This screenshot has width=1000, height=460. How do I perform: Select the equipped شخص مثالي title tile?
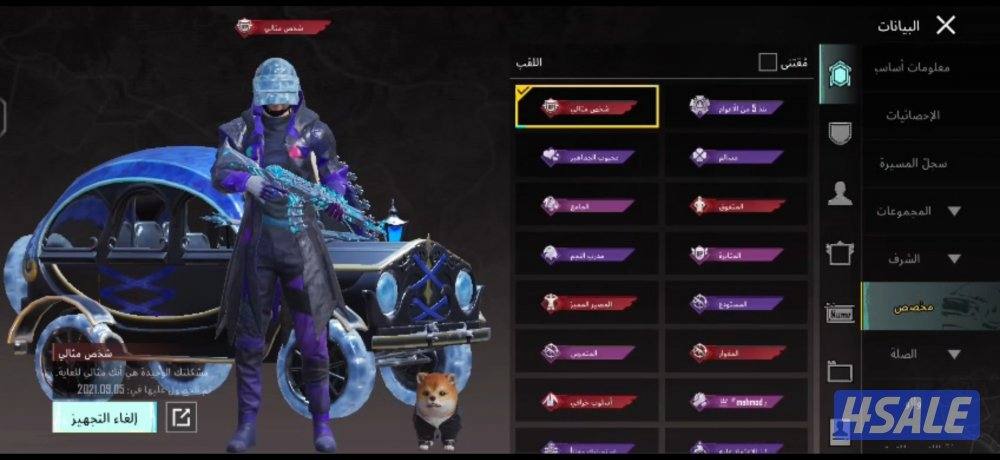tap(587, 106)
